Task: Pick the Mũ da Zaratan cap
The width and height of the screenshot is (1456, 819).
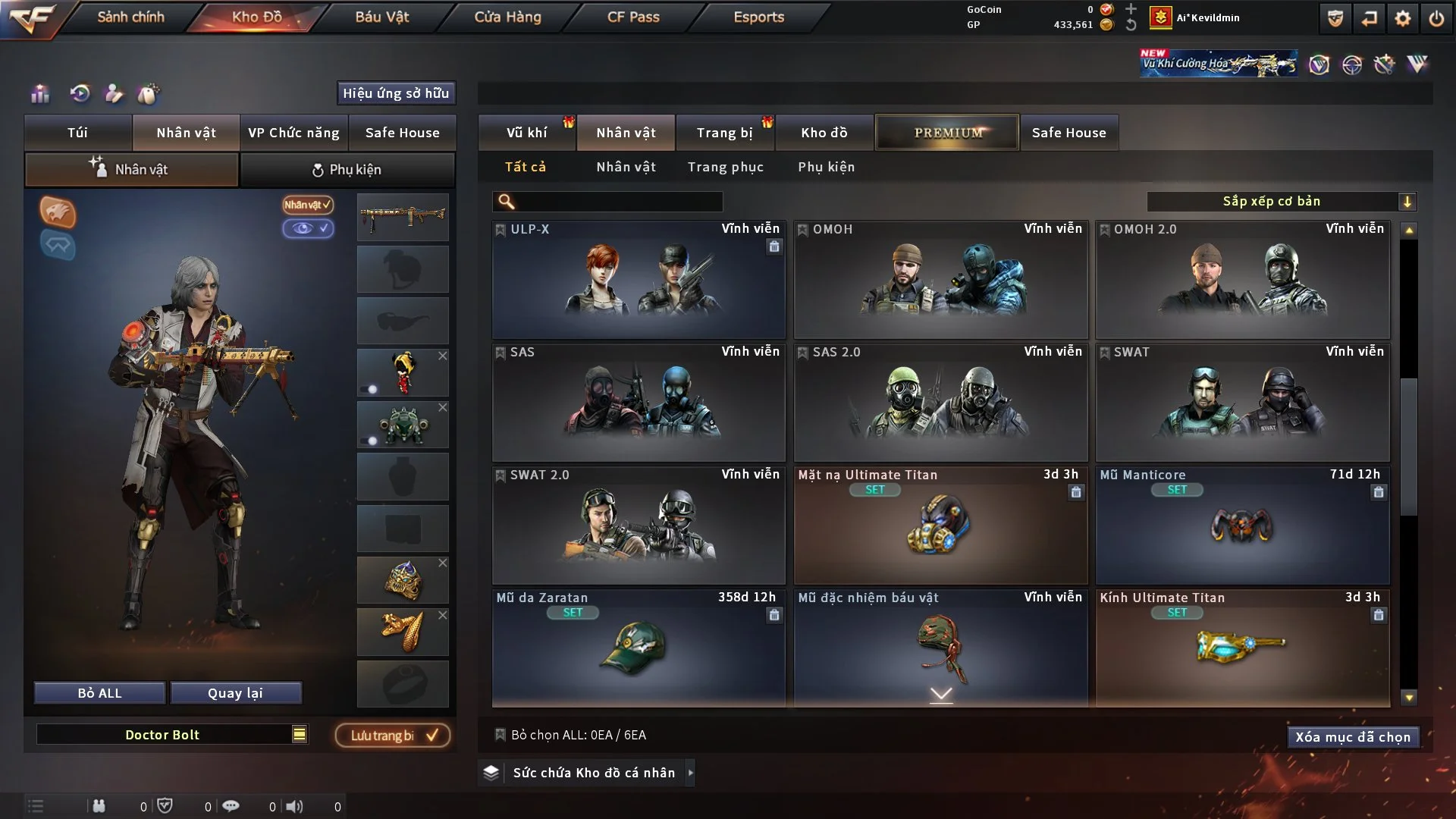Action: (638, 649)
